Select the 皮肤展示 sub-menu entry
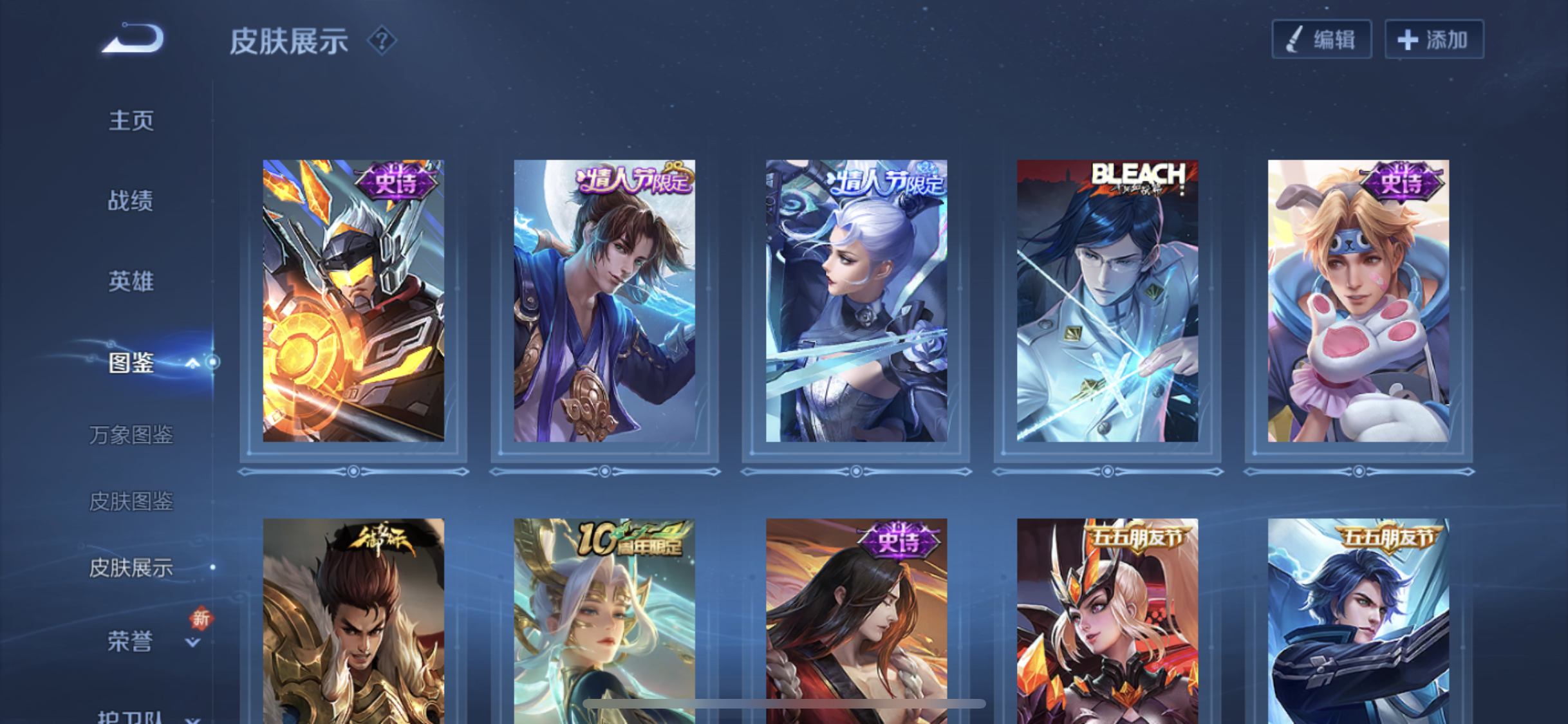 [x=131, y=568]
